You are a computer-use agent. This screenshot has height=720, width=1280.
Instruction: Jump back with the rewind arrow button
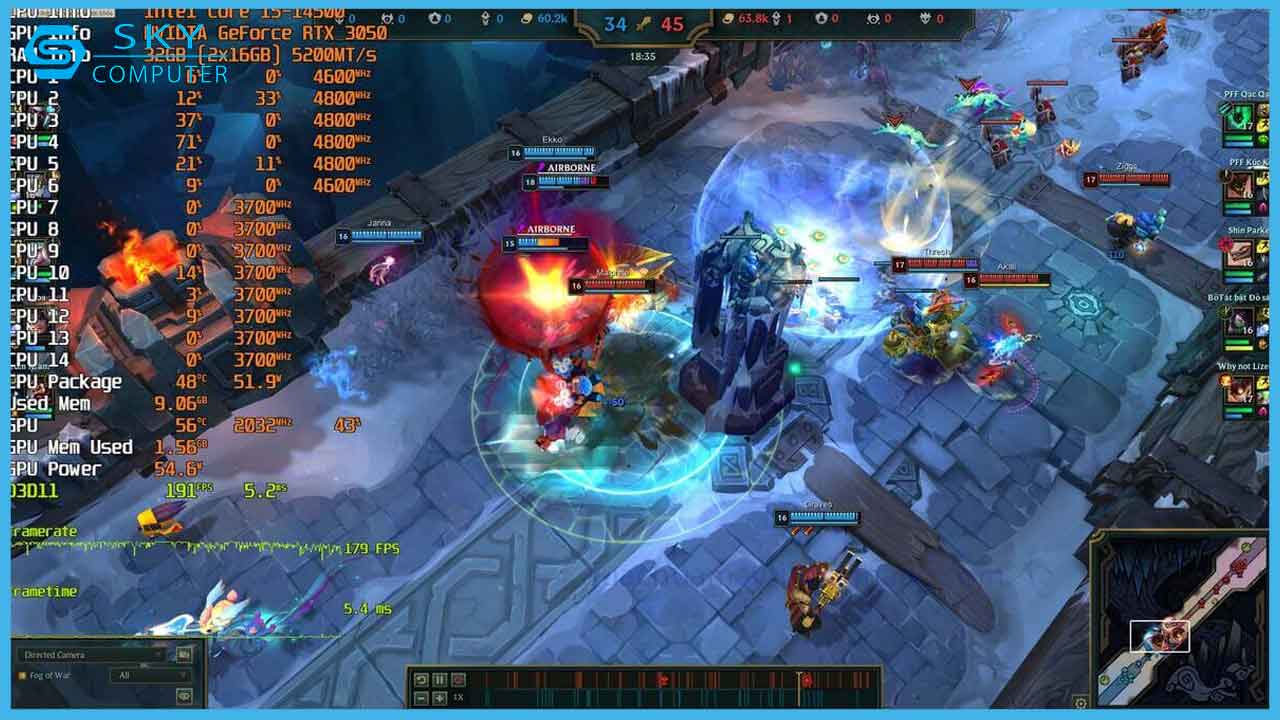pyautogui.click(x=421, y=680)
